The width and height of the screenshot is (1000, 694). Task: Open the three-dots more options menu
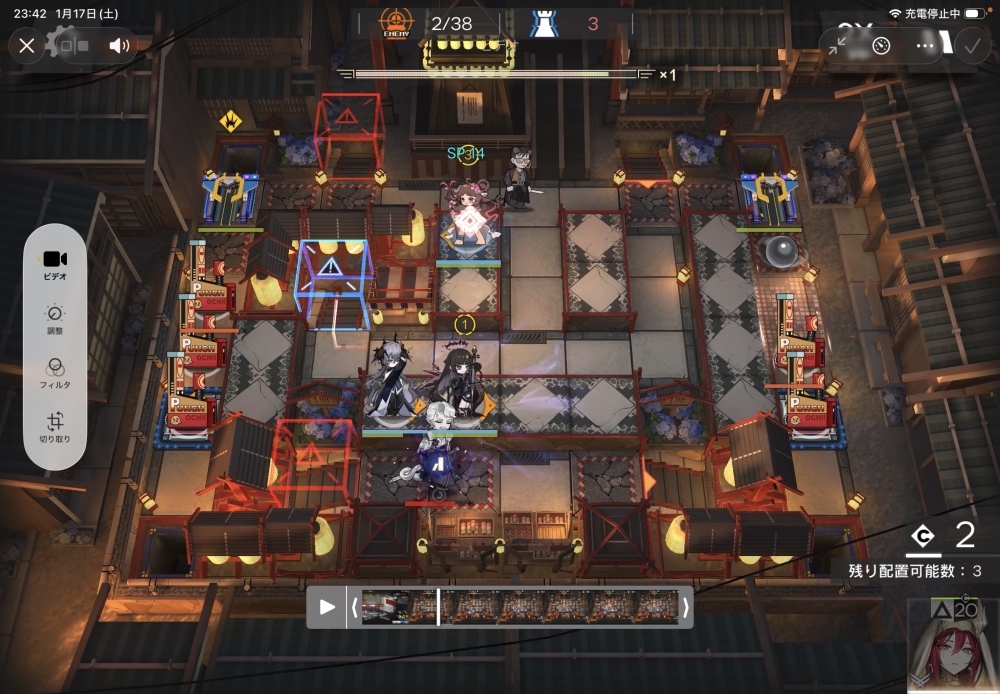click(x=926, y=45)
